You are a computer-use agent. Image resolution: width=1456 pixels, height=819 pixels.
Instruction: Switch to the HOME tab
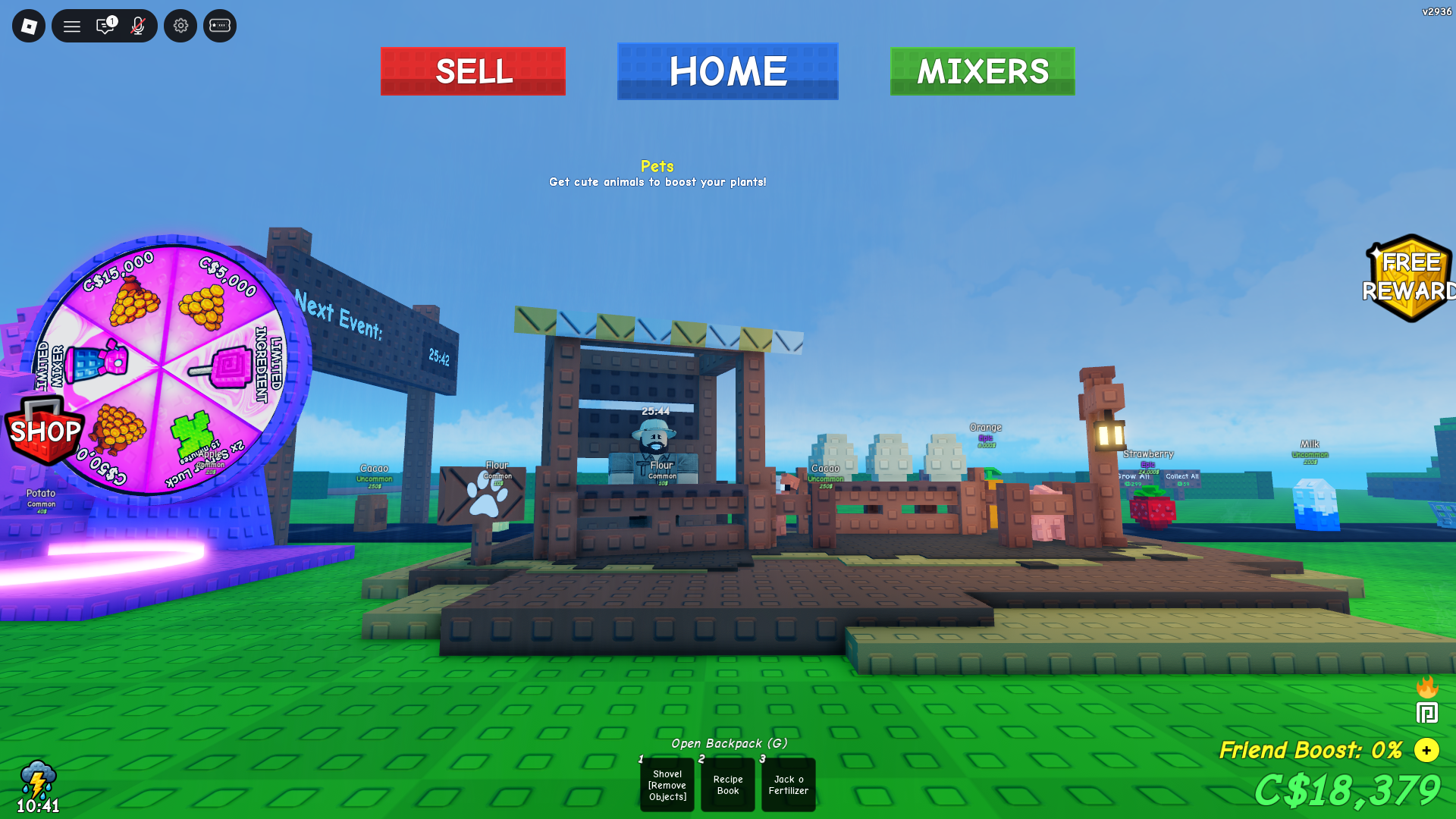pyautogui.click(x=726, y=71)
